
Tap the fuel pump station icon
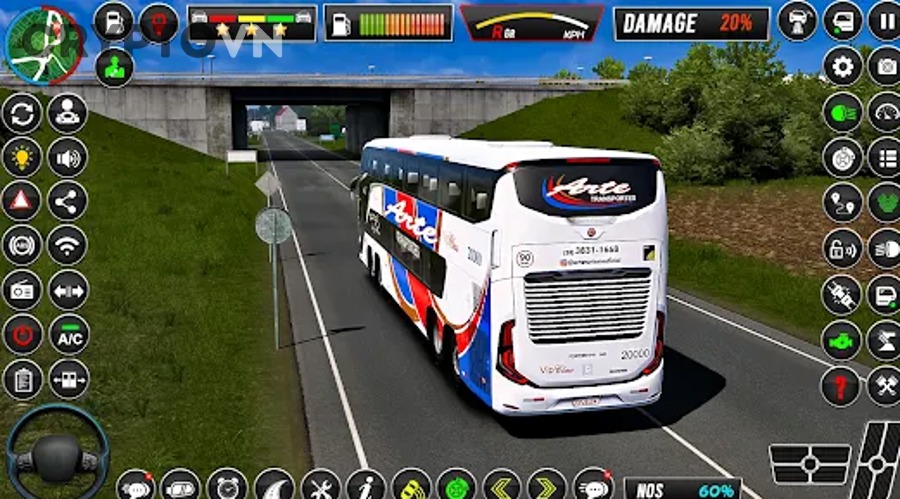coord(114,22)
